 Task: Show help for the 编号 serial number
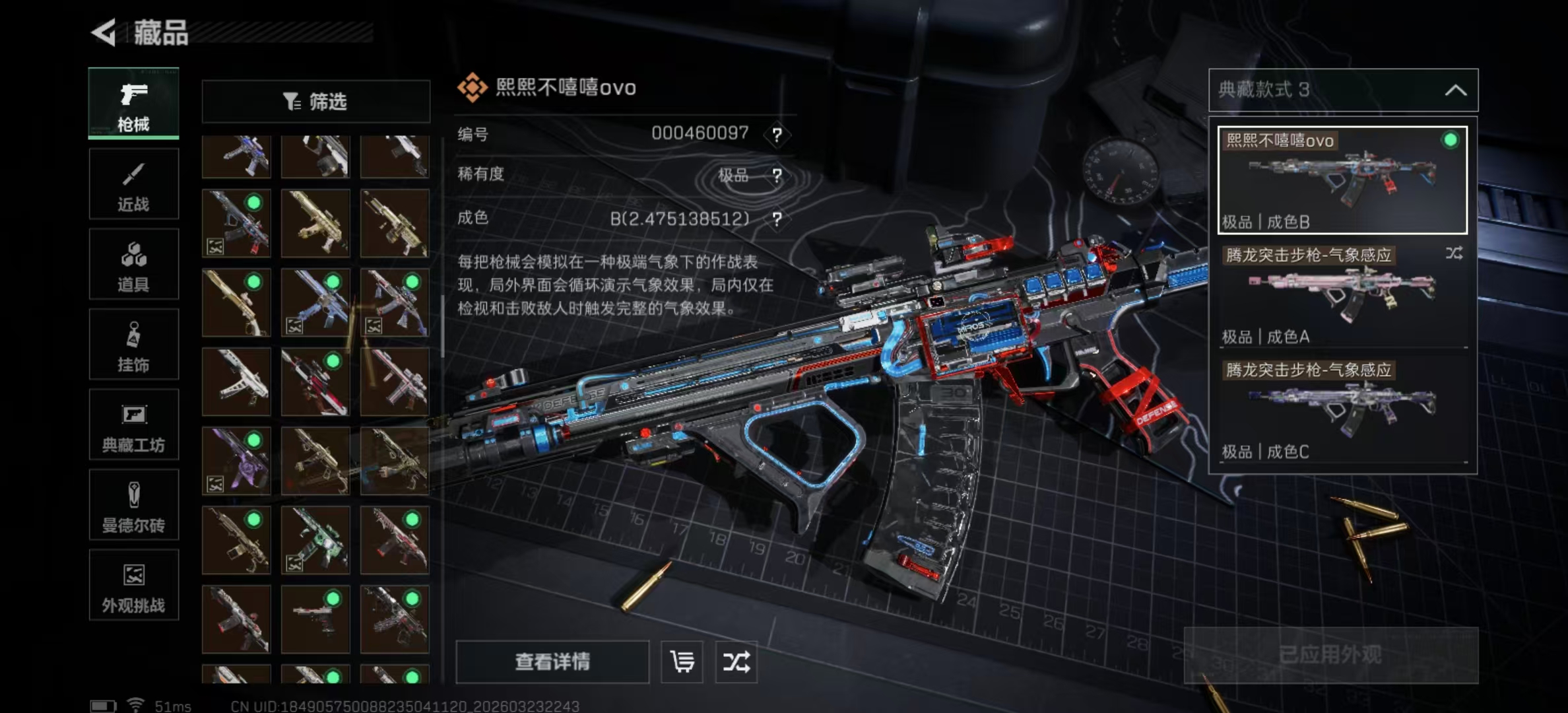[x=777, y=135]
